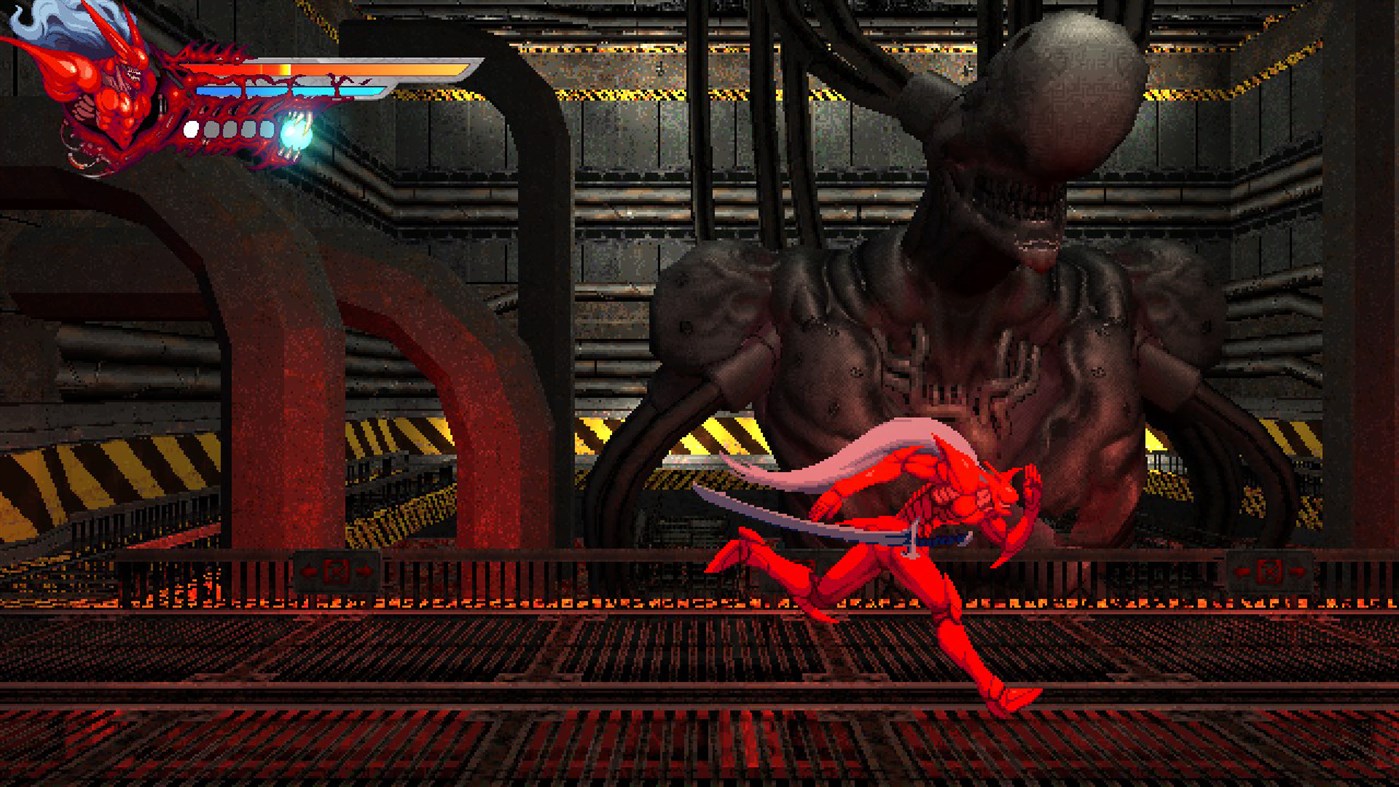
Task: Click the left-pointing arrow on the railing sign
Action: 308,571
